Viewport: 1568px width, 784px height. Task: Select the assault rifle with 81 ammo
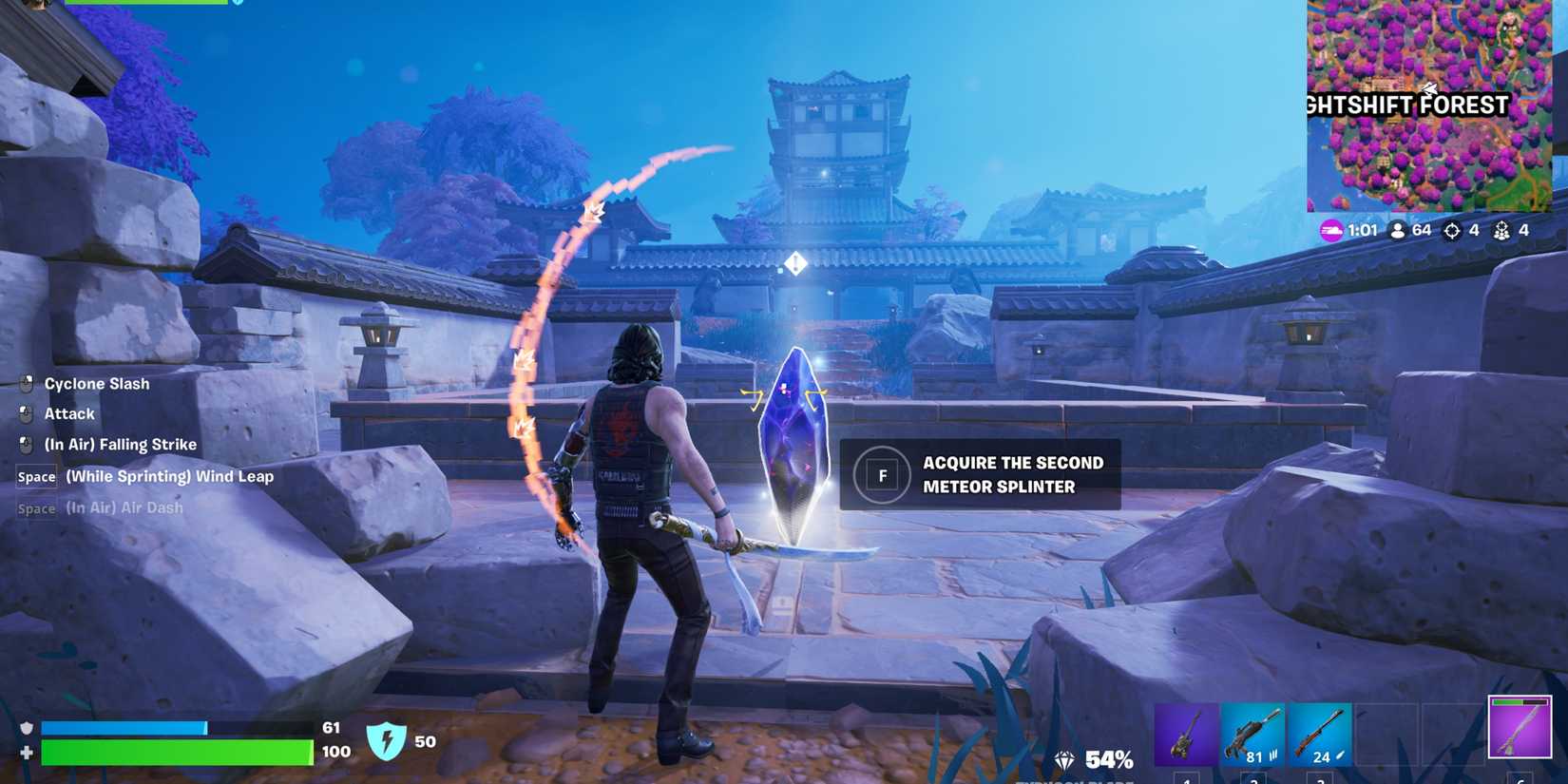click(x=1252, y=732)
